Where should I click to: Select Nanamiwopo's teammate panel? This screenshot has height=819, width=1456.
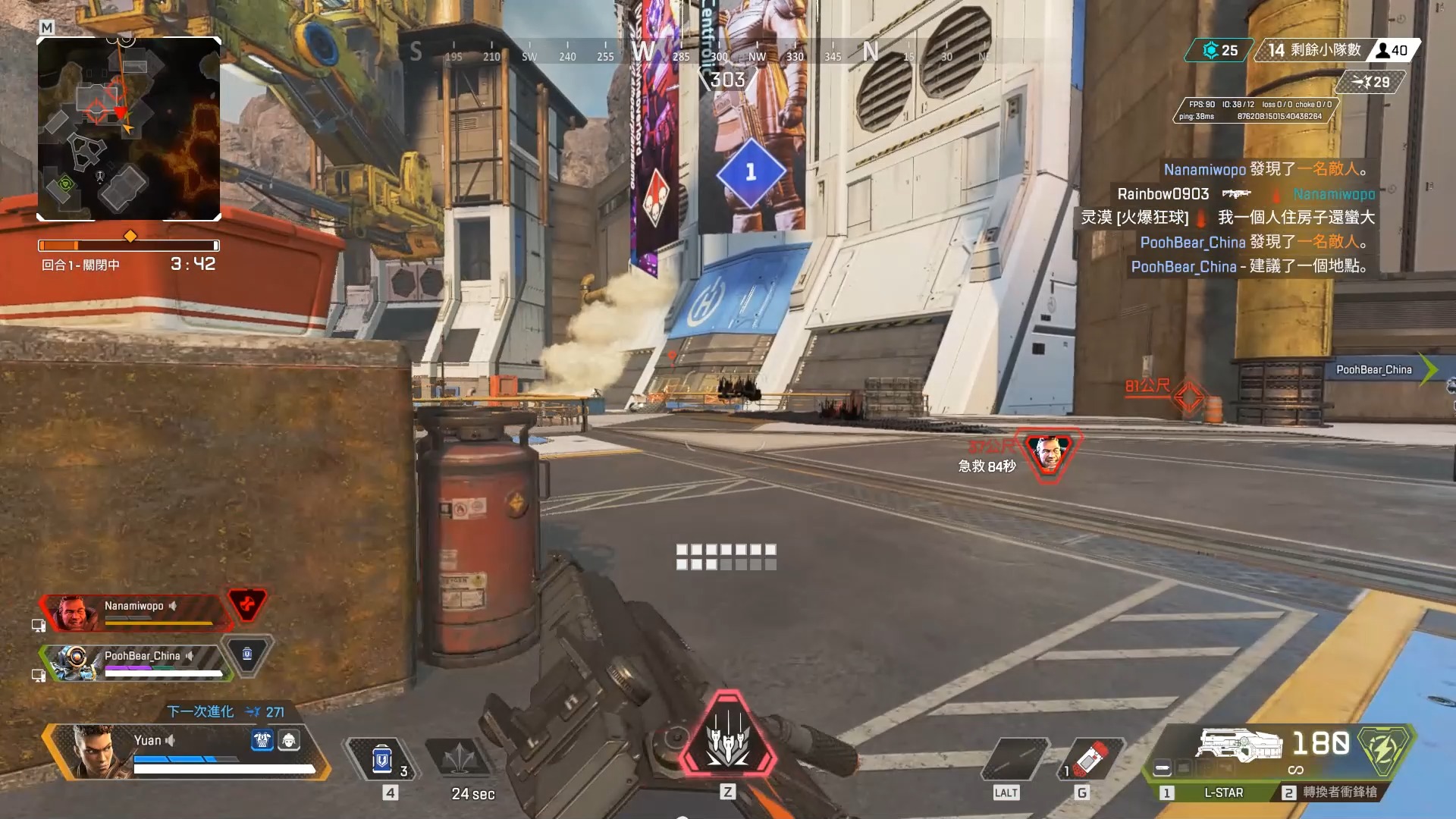(135, 612)
